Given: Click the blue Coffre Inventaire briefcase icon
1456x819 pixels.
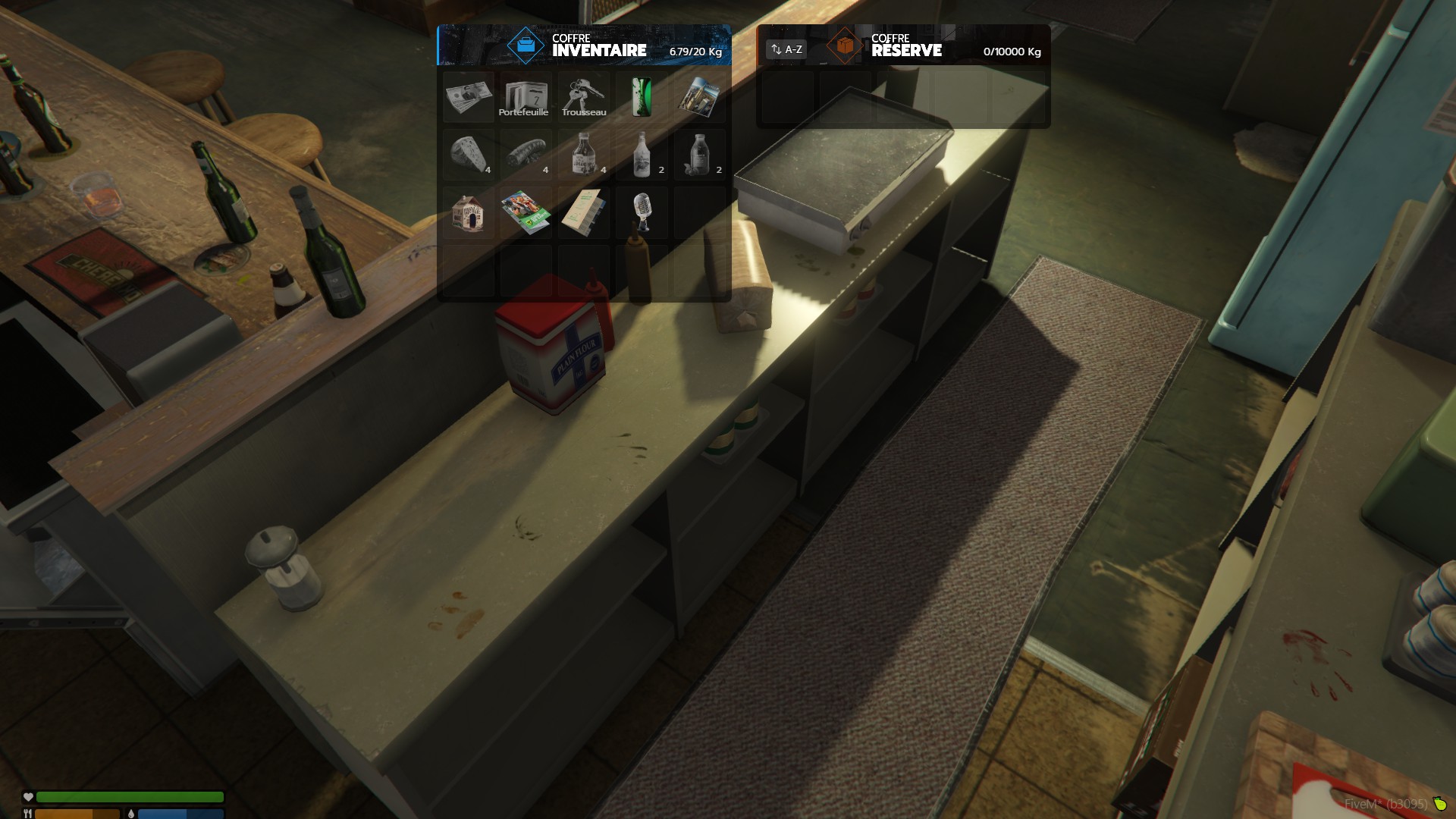Looking at the screenshot, I should tap(526, 45).
